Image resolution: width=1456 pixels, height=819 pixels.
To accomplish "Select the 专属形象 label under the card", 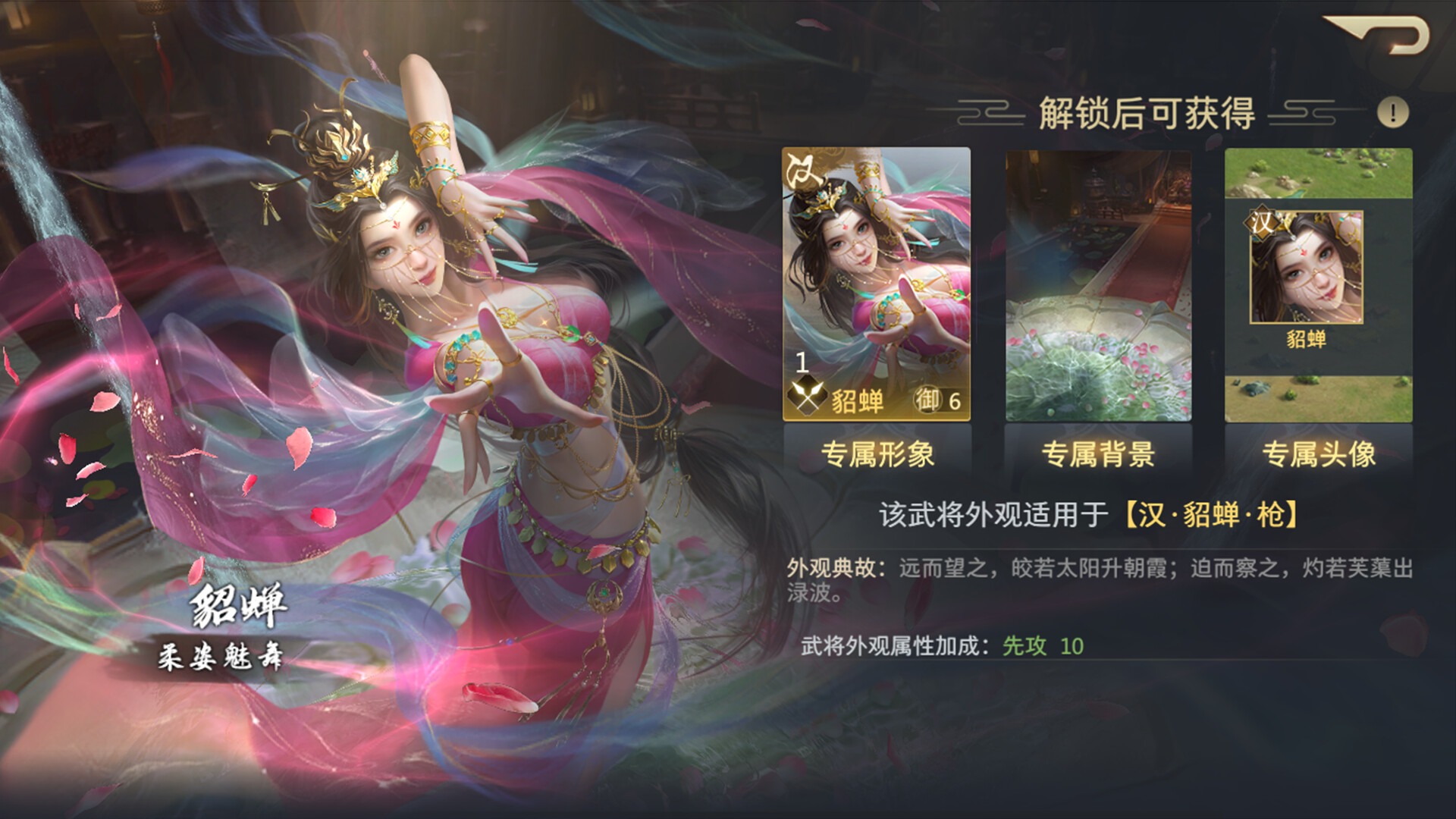I will pos(879,455).
